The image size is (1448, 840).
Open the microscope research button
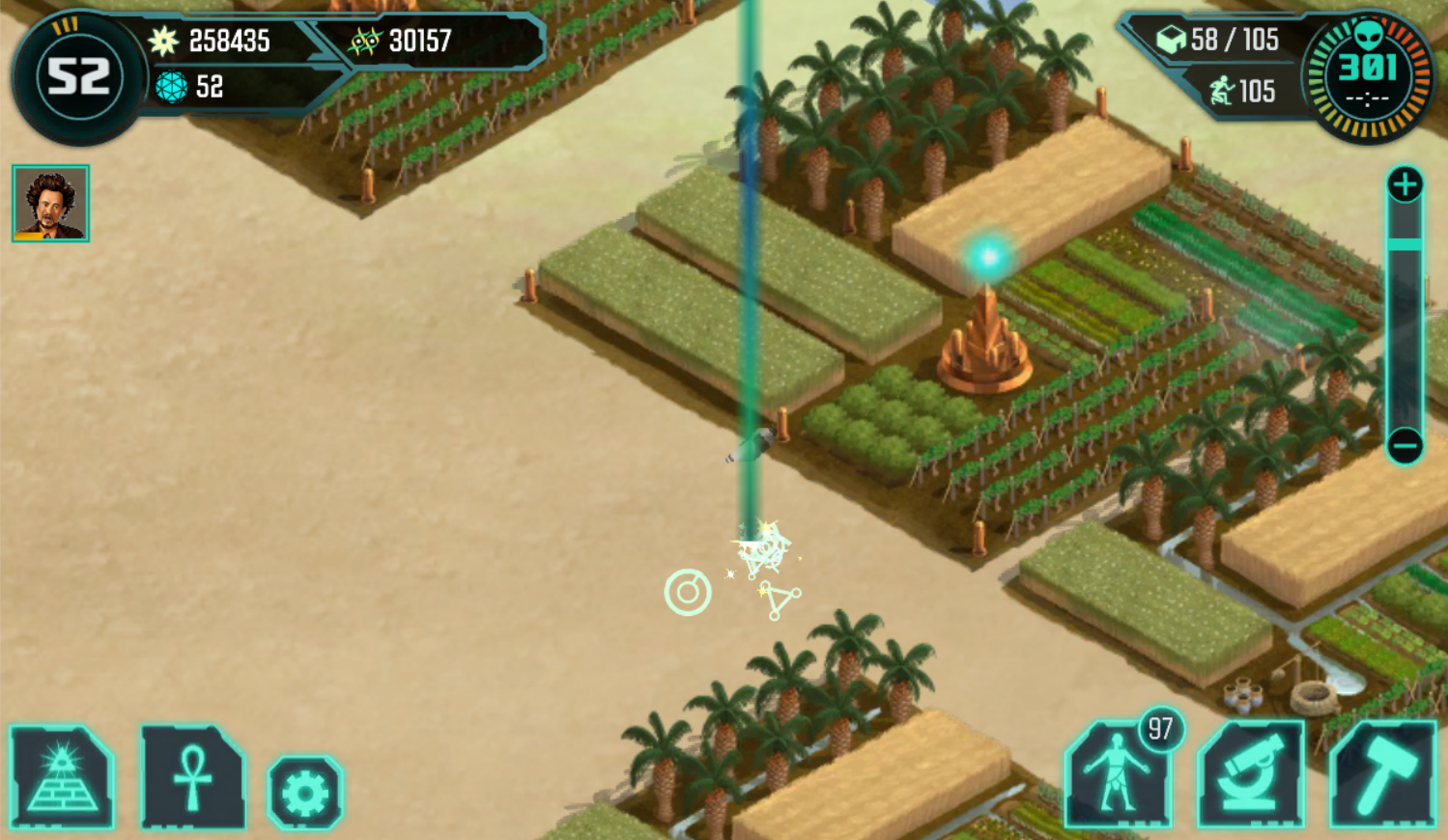[x=1250, y=775]
